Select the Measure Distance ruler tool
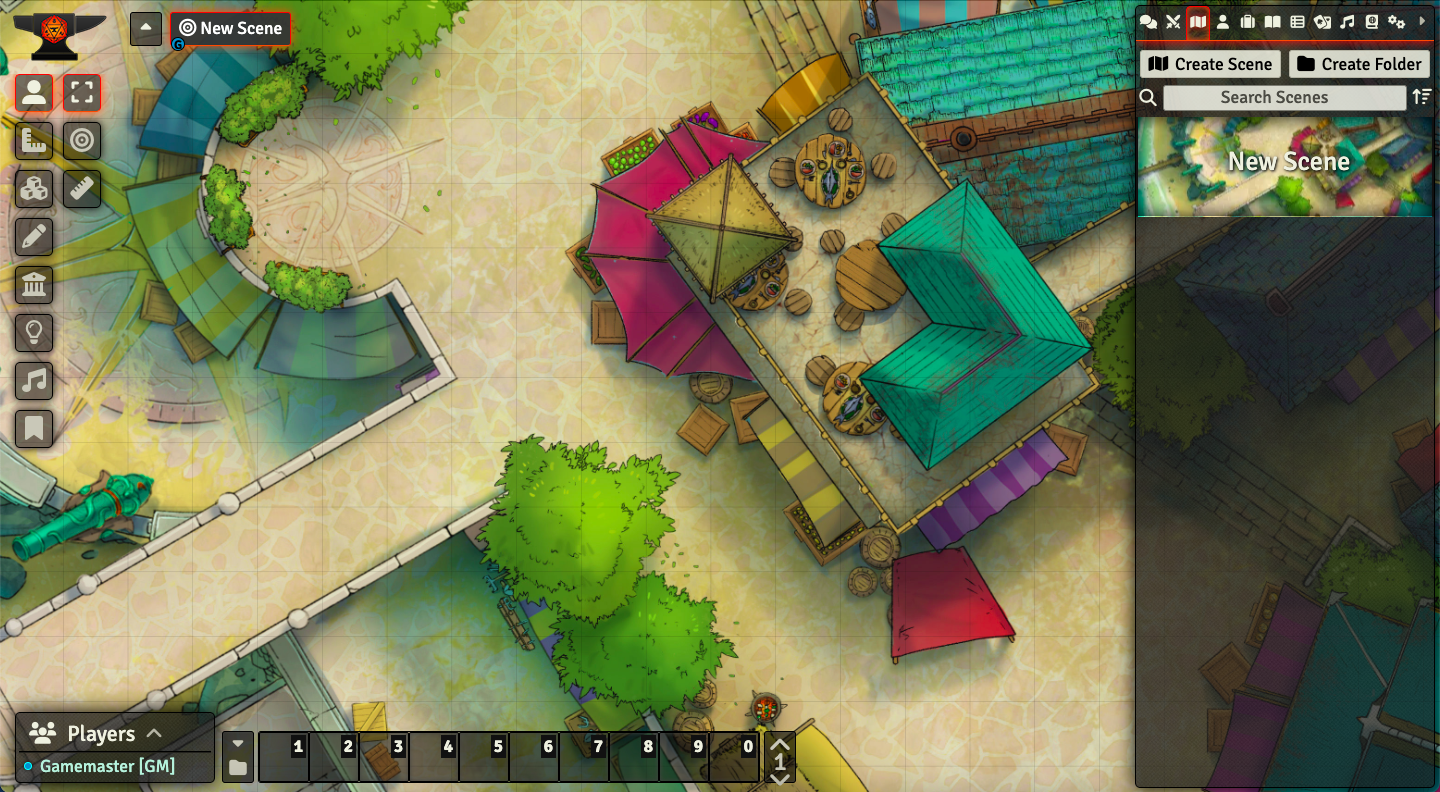This screenshot has height=792, width=1440. [x=82, y=189]
